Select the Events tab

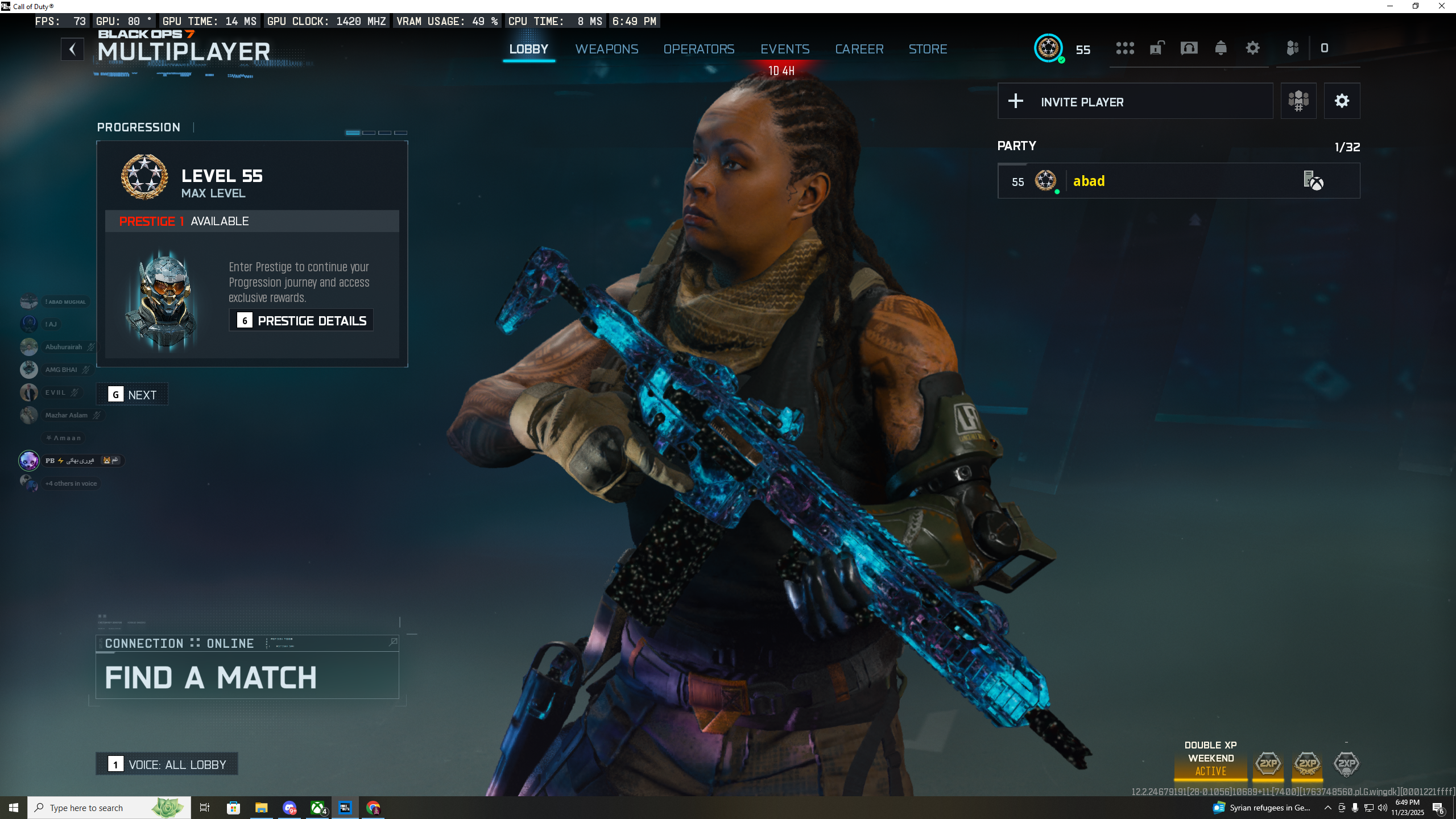click(784, 49)
